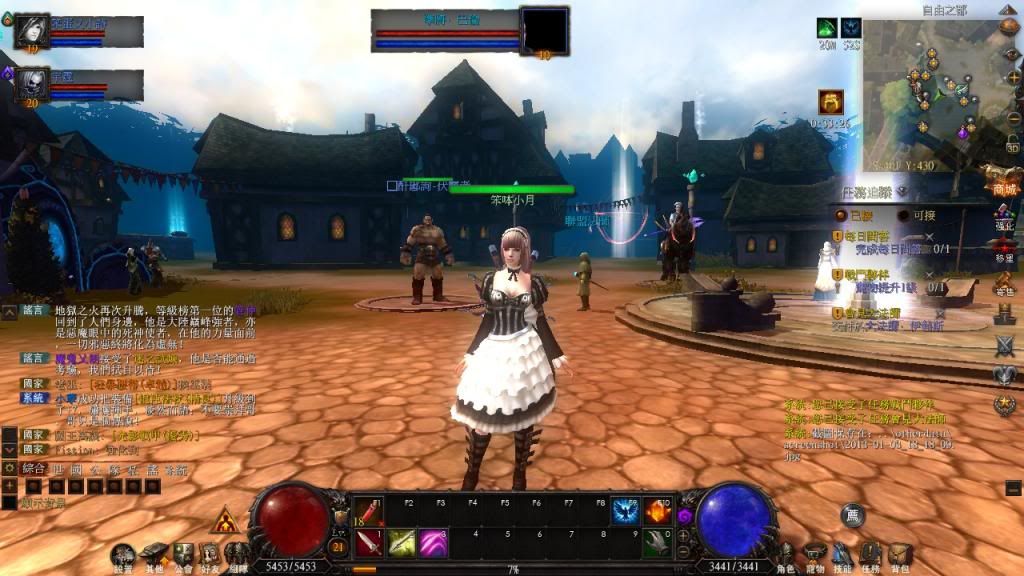Activate the purple slash skill in slot 3
The height and width of the screenshot is (576, 1024).
pos(432,543)
